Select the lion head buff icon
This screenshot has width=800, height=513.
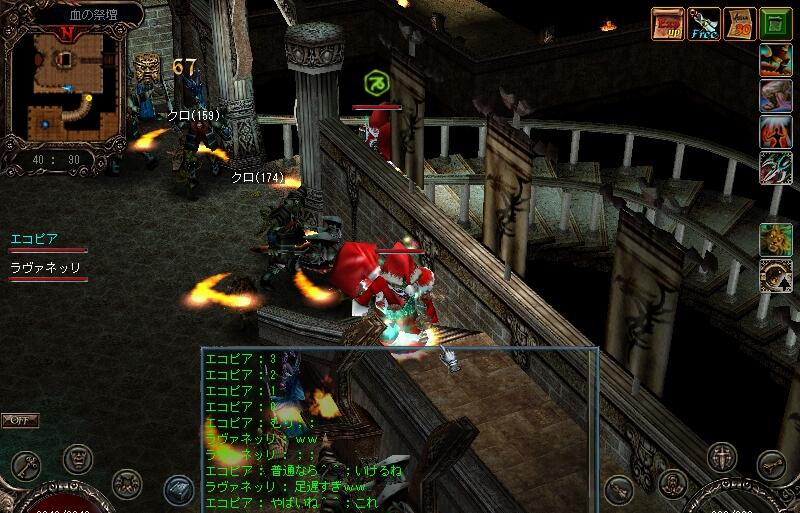pos(775,239)
